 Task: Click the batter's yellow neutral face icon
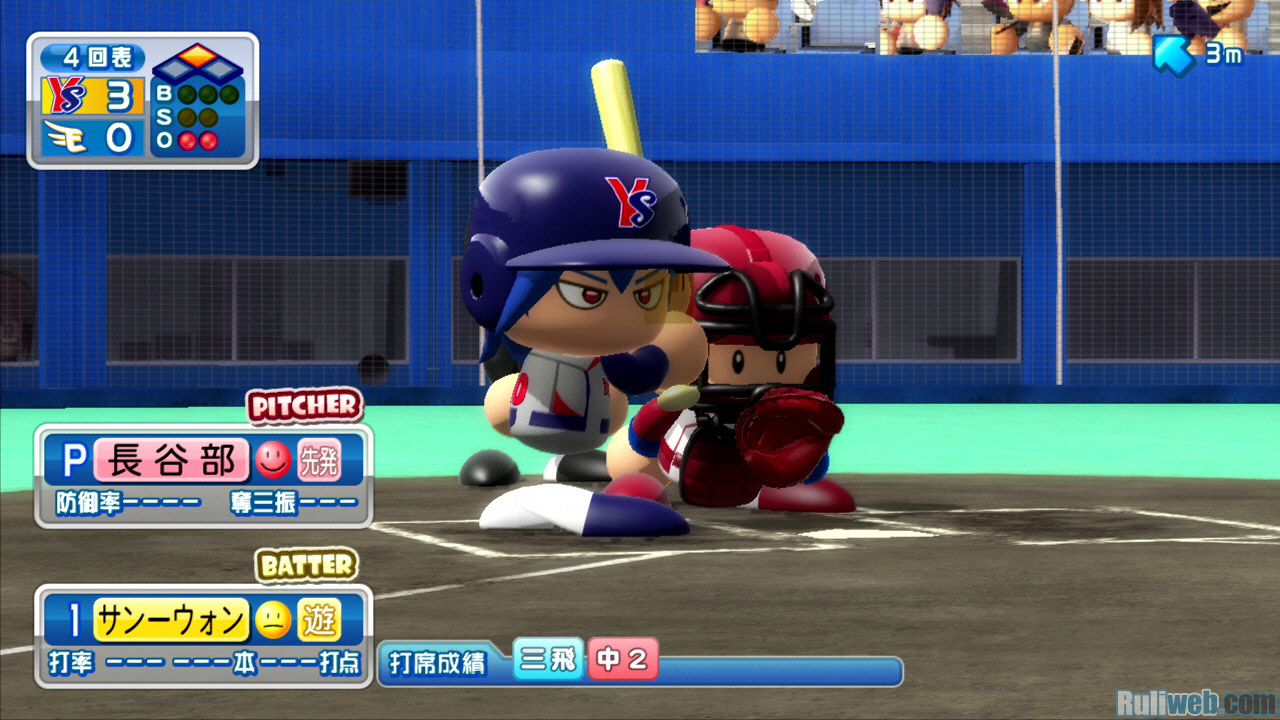(270, 622)
